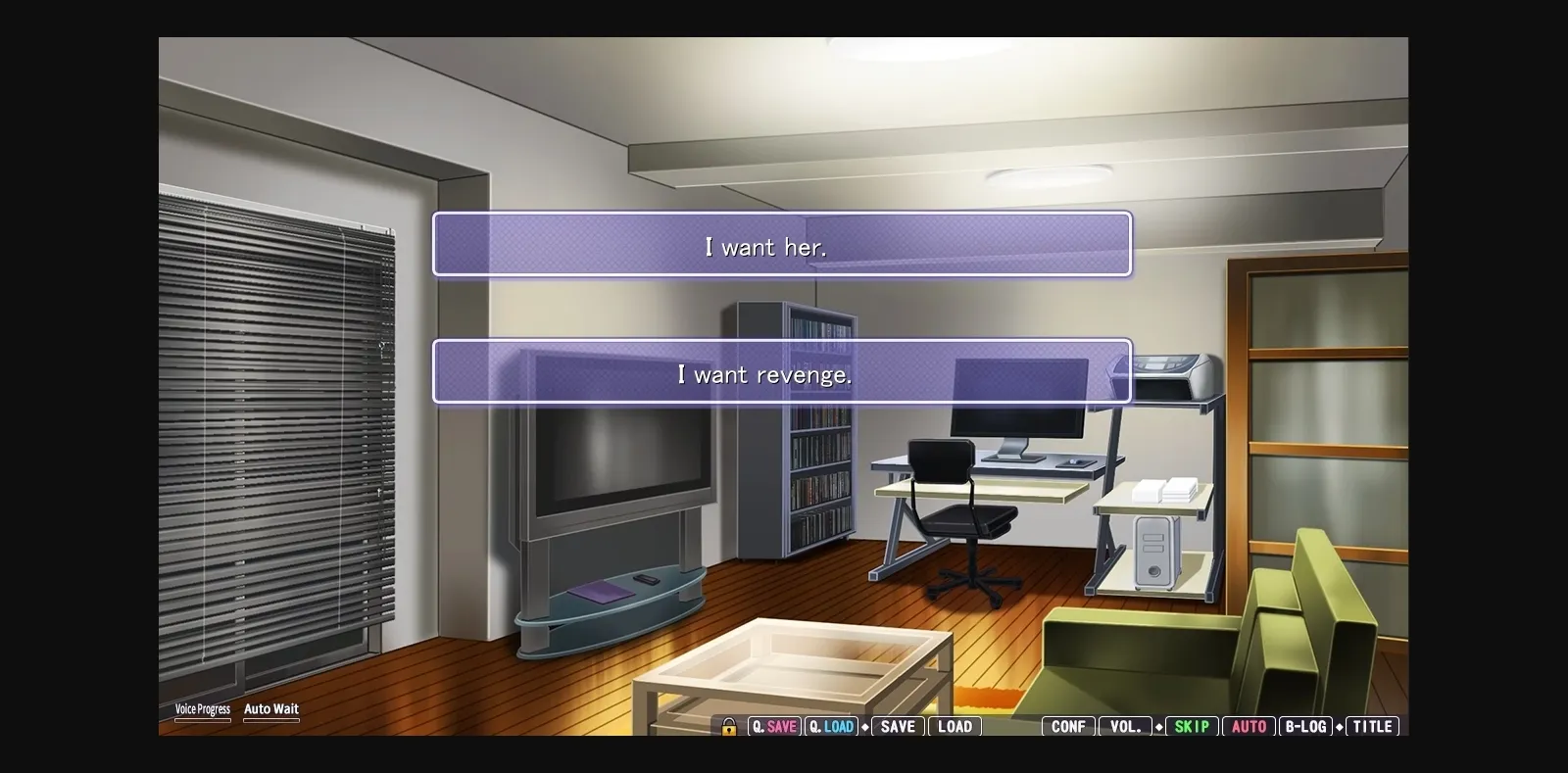Click the diamond between VOL. and SKIP
Screen dimensions: 1568x773
[x=1159, y=727]
